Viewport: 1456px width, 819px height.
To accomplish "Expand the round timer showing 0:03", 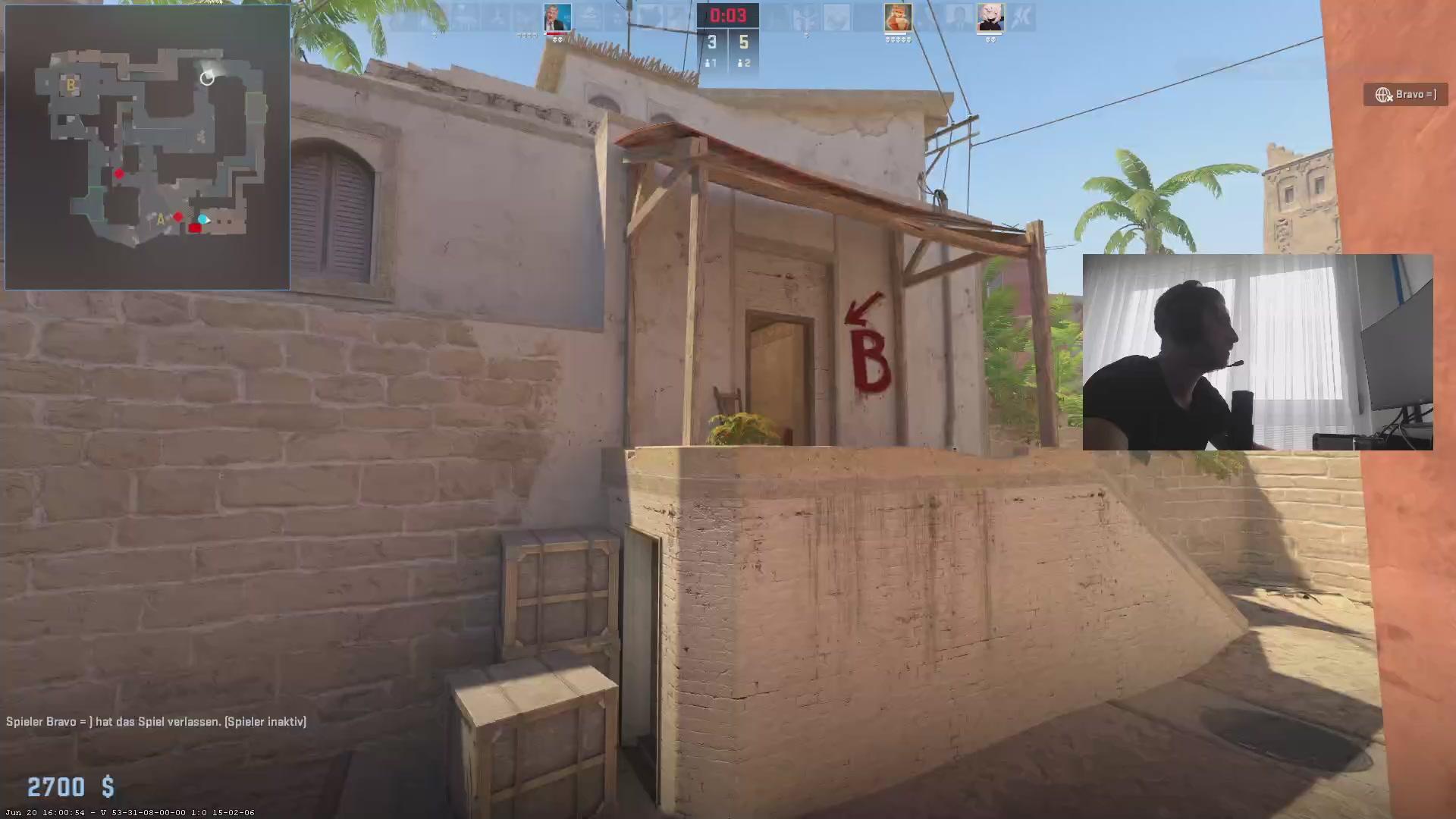I will pos(728,14).
